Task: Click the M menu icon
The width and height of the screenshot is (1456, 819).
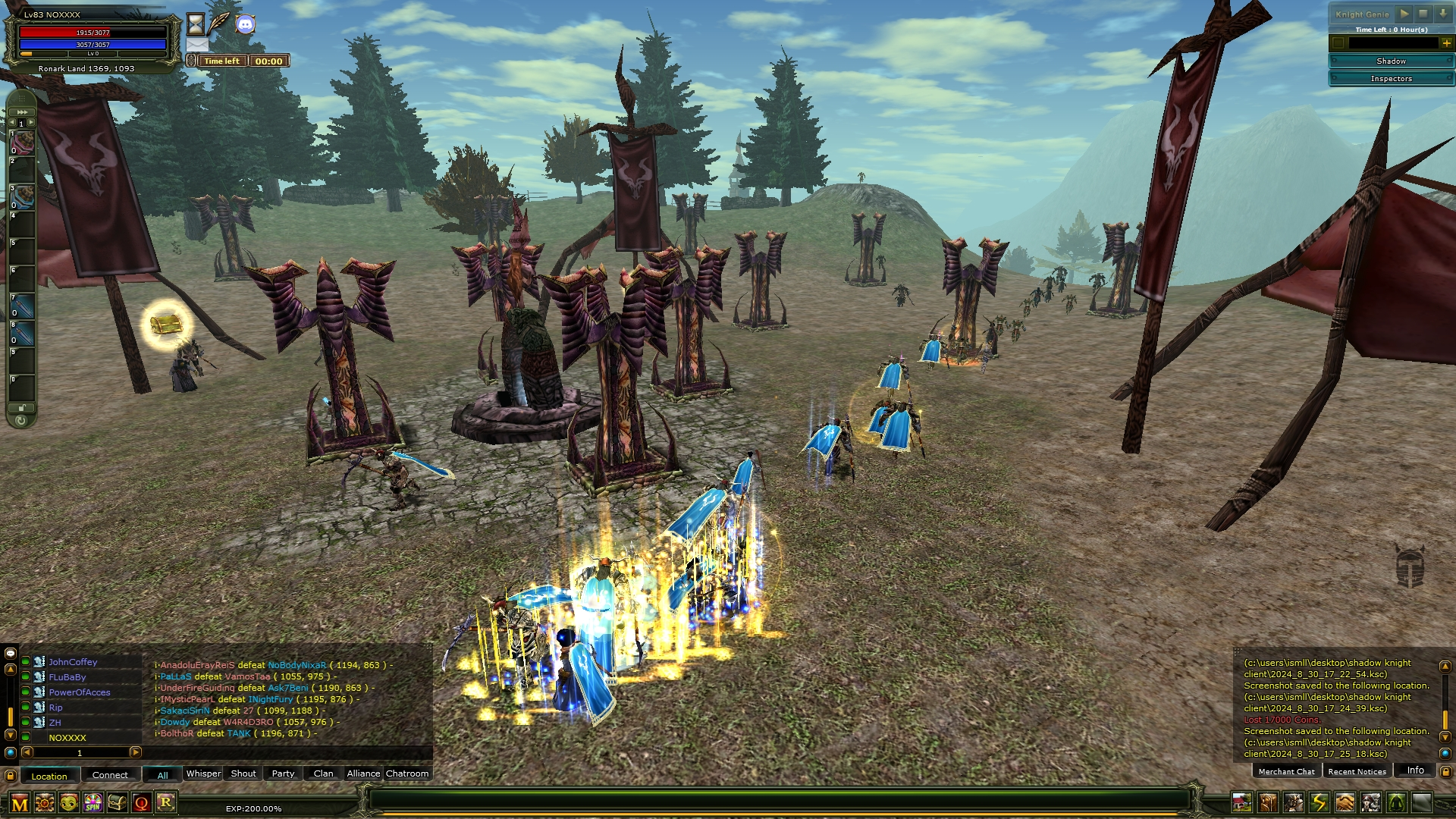Action: 20,803
